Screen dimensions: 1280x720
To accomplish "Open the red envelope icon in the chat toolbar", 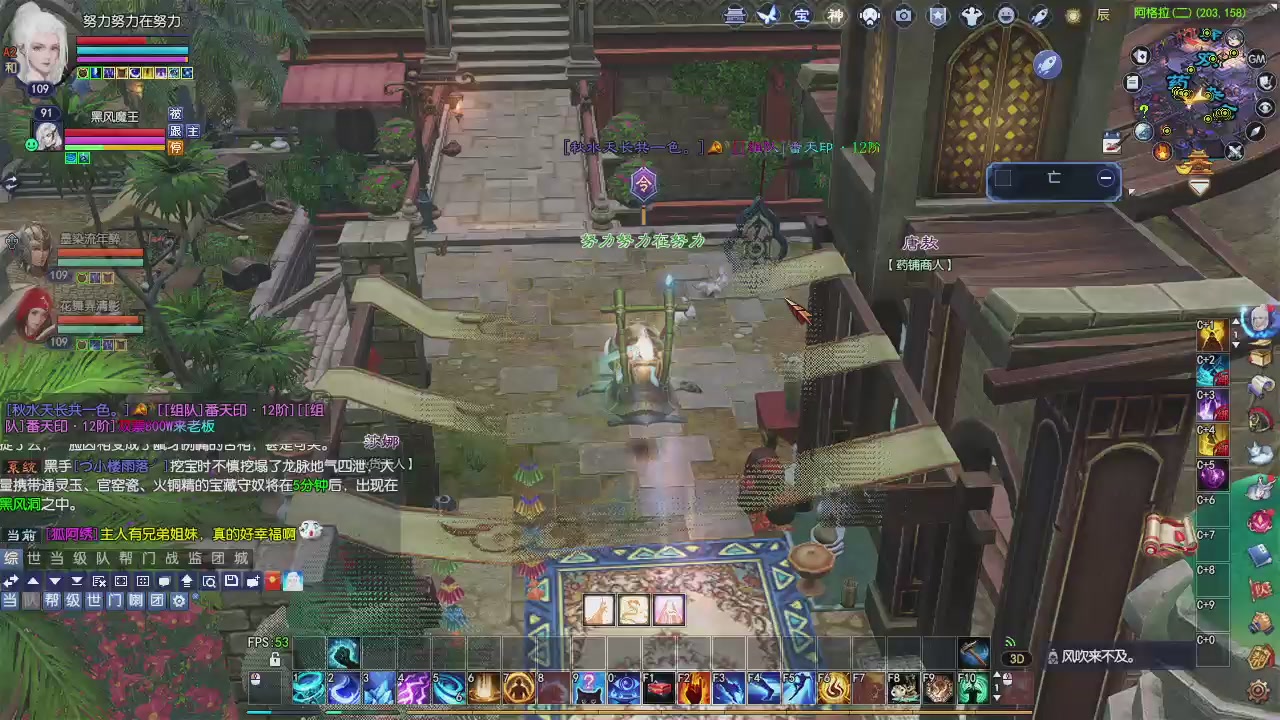I will pos(271,581).
